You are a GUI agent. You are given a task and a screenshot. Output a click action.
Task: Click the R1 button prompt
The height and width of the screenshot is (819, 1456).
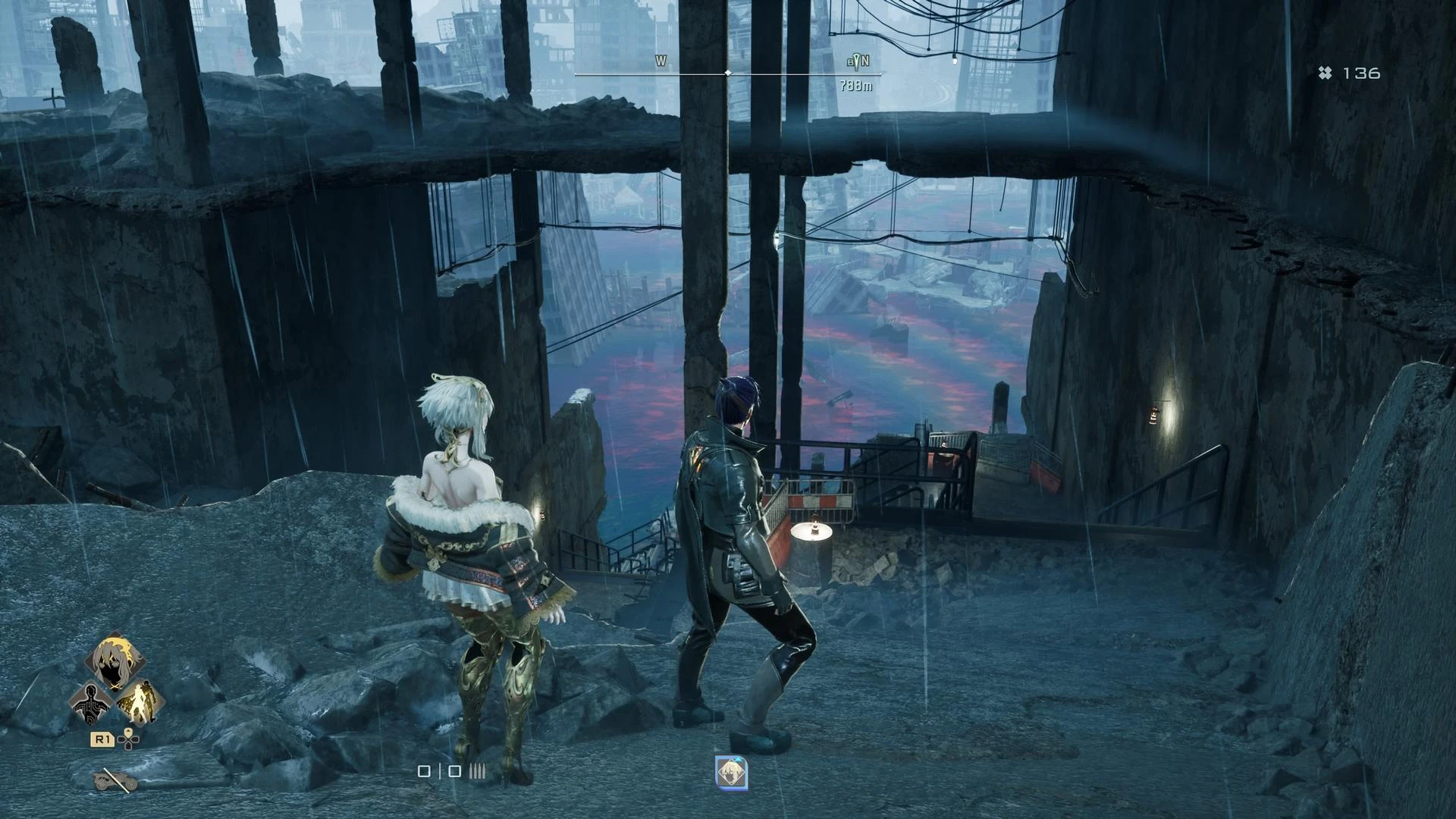[102, 739]
